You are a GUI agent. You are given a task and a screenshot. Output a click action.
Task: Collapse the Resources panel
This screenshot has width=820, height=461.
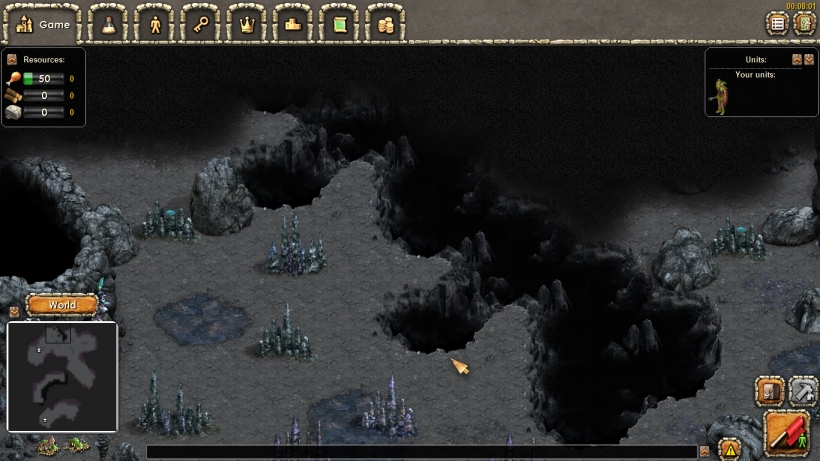point(12,60)
